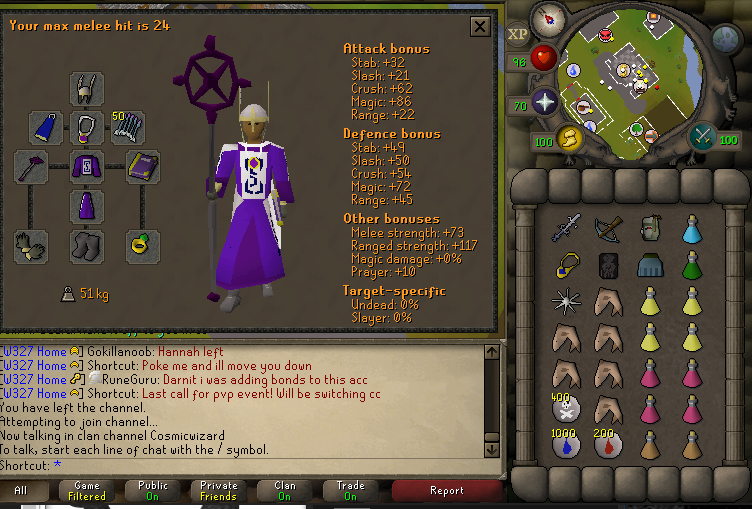Select the equipped amulet slot
The width and height of the screenshot is (752, 509).
pyautogui.click(x=87, y=127)
